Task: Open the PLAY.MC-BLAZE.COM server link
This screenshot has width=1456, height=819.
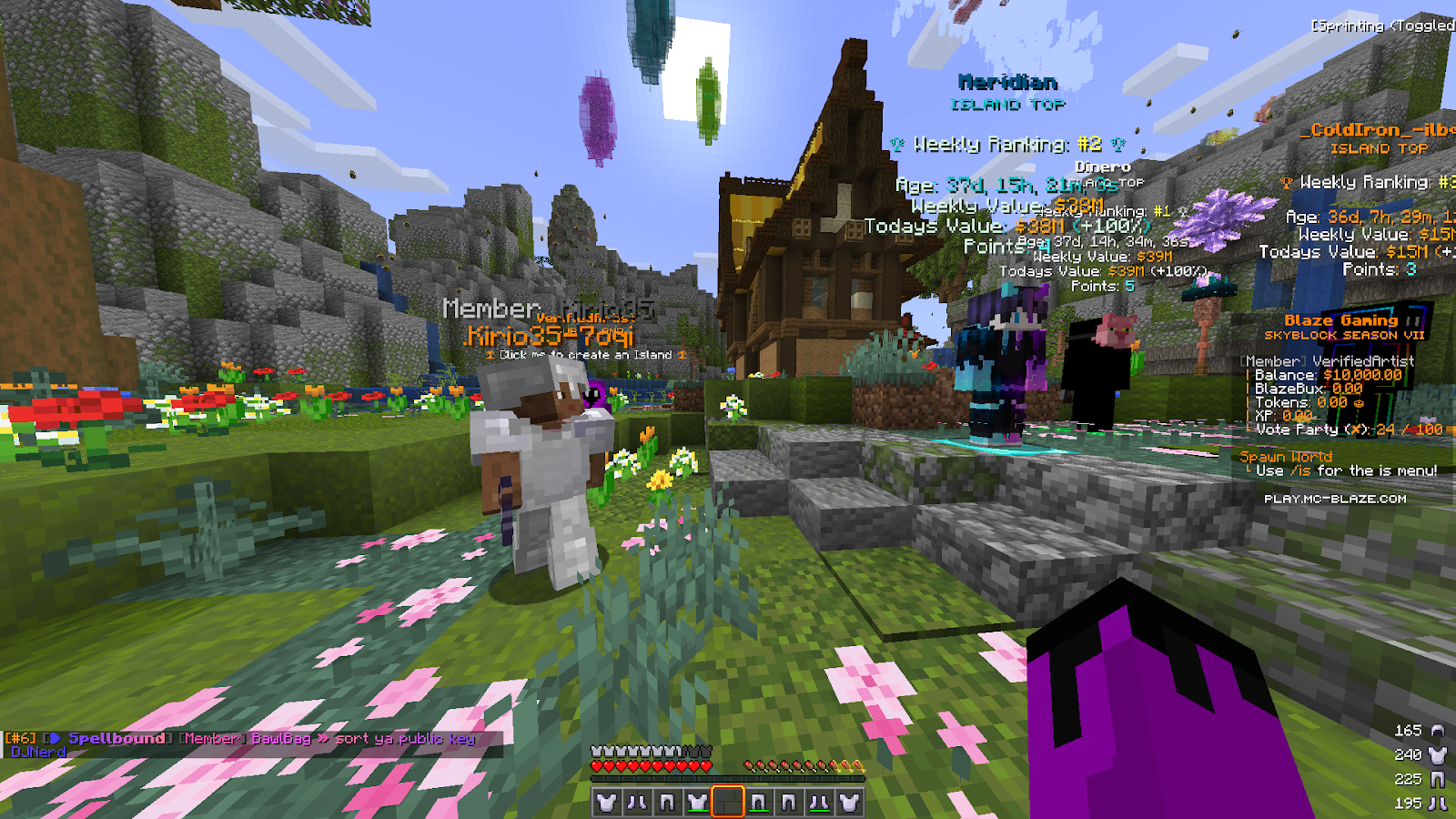Action: click(x=1335, y=499)
